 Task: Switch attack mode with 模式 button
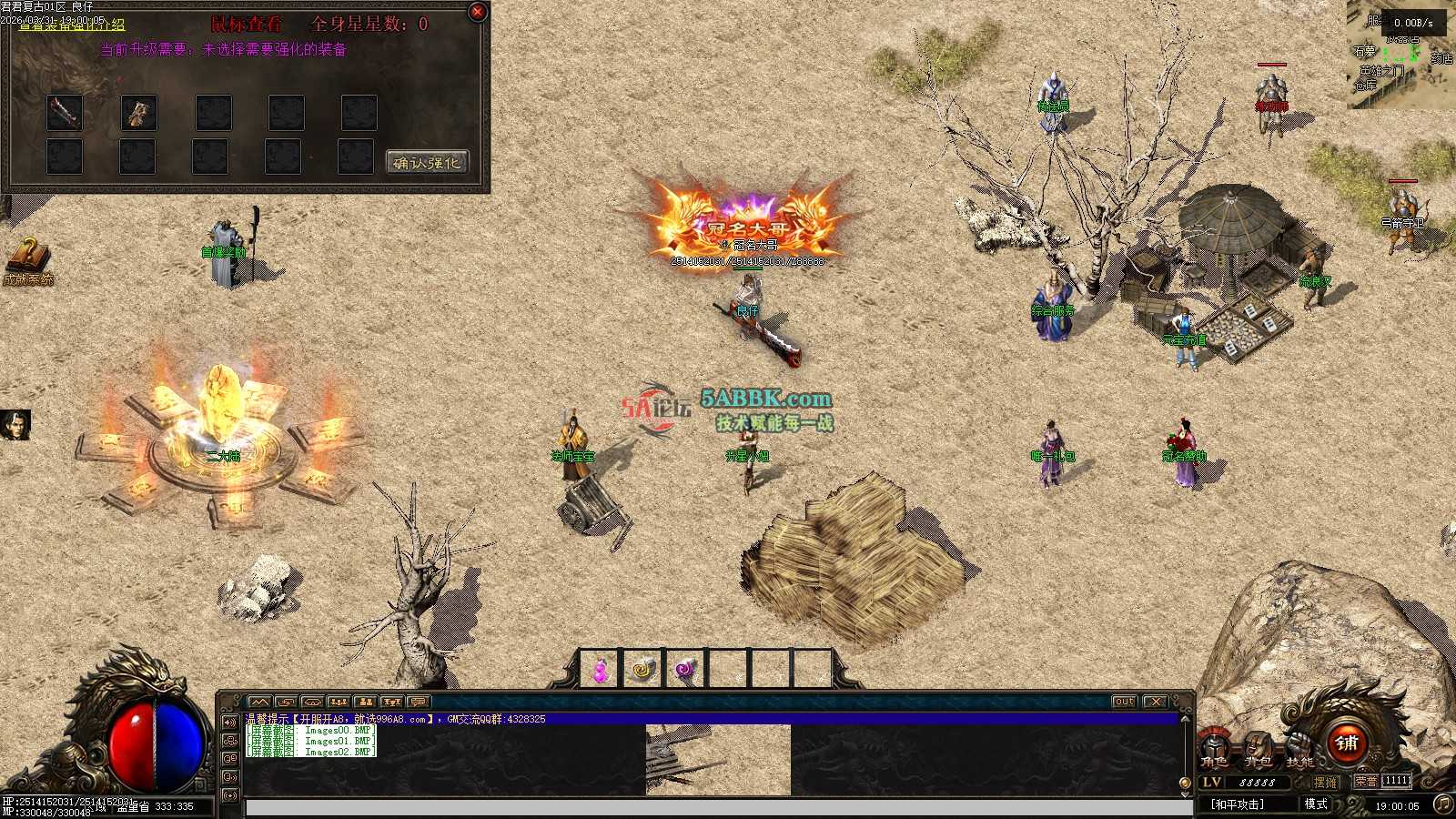1316,804
